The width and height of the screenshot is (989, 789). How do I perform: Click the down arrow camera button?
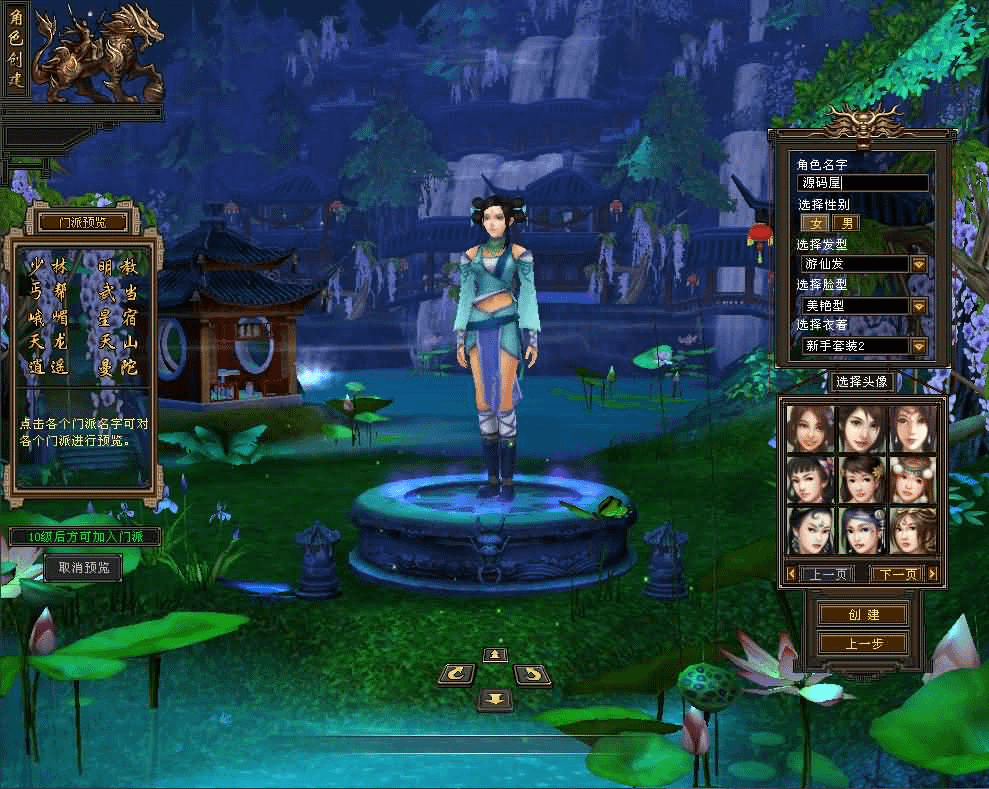click(x=494, y=698)
